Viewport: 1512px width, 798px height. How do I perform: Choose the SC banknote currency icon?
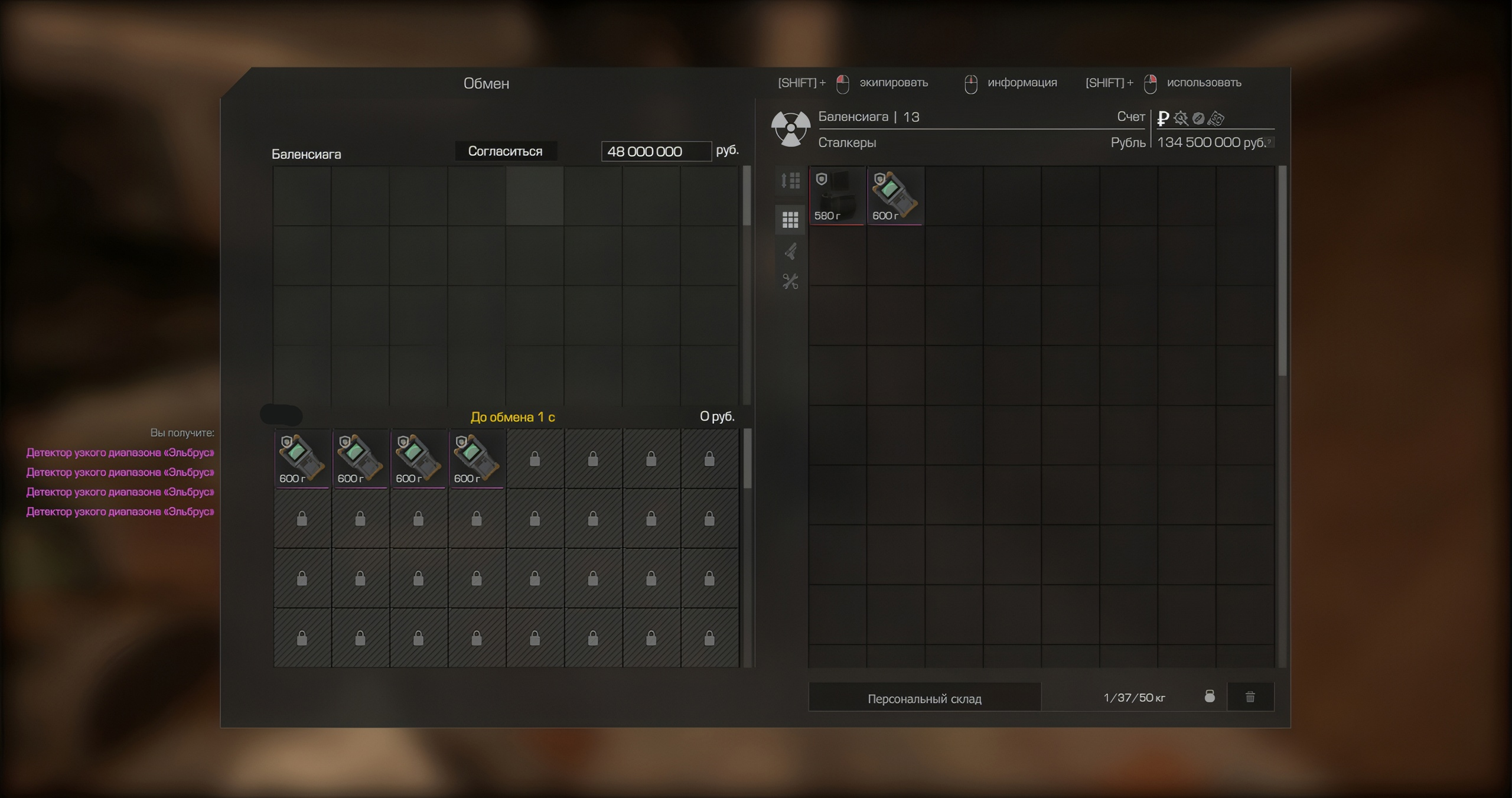pyautogui.click(x=1216, y=118)
